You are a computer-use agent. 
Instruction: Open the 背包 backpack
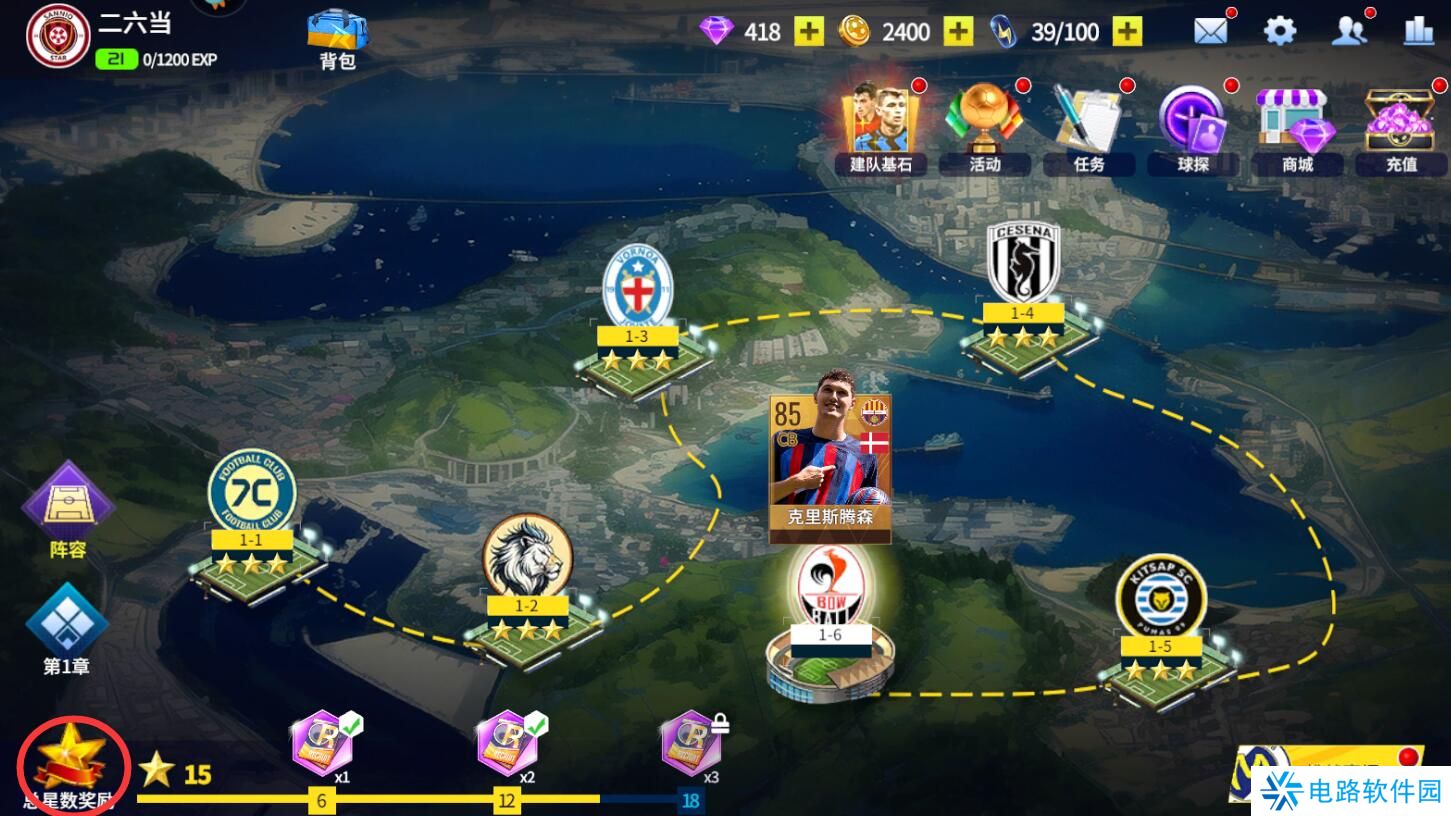coord(337,38)
